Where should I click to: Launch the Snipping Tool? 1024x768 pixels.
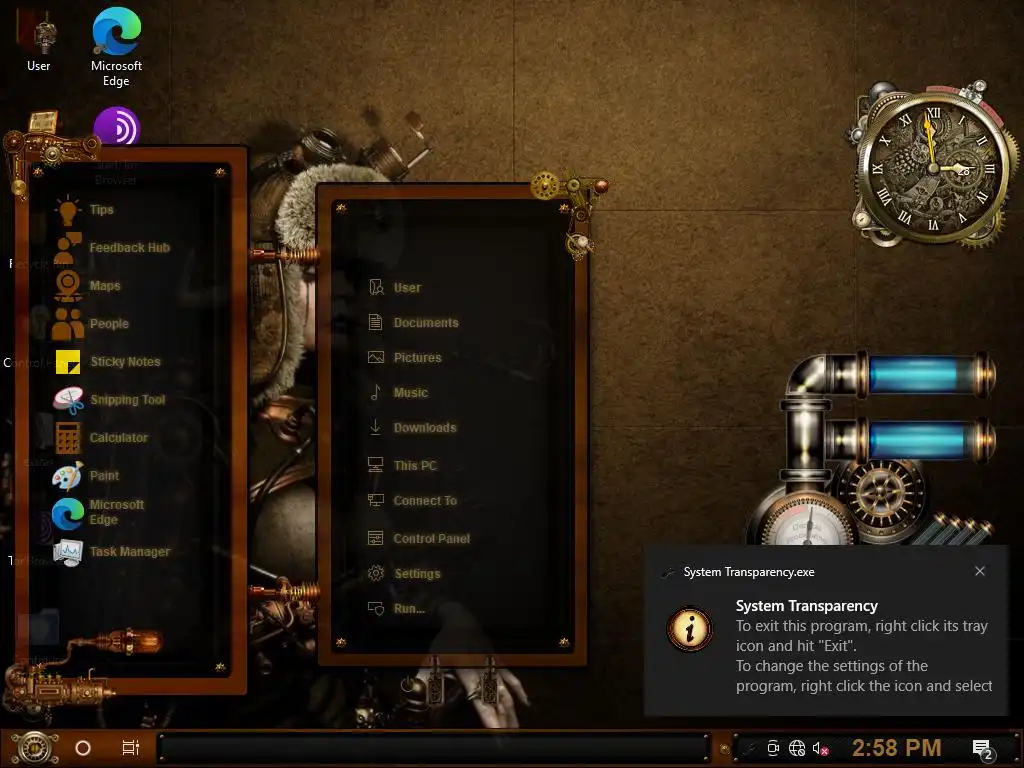tap(127, 400)
